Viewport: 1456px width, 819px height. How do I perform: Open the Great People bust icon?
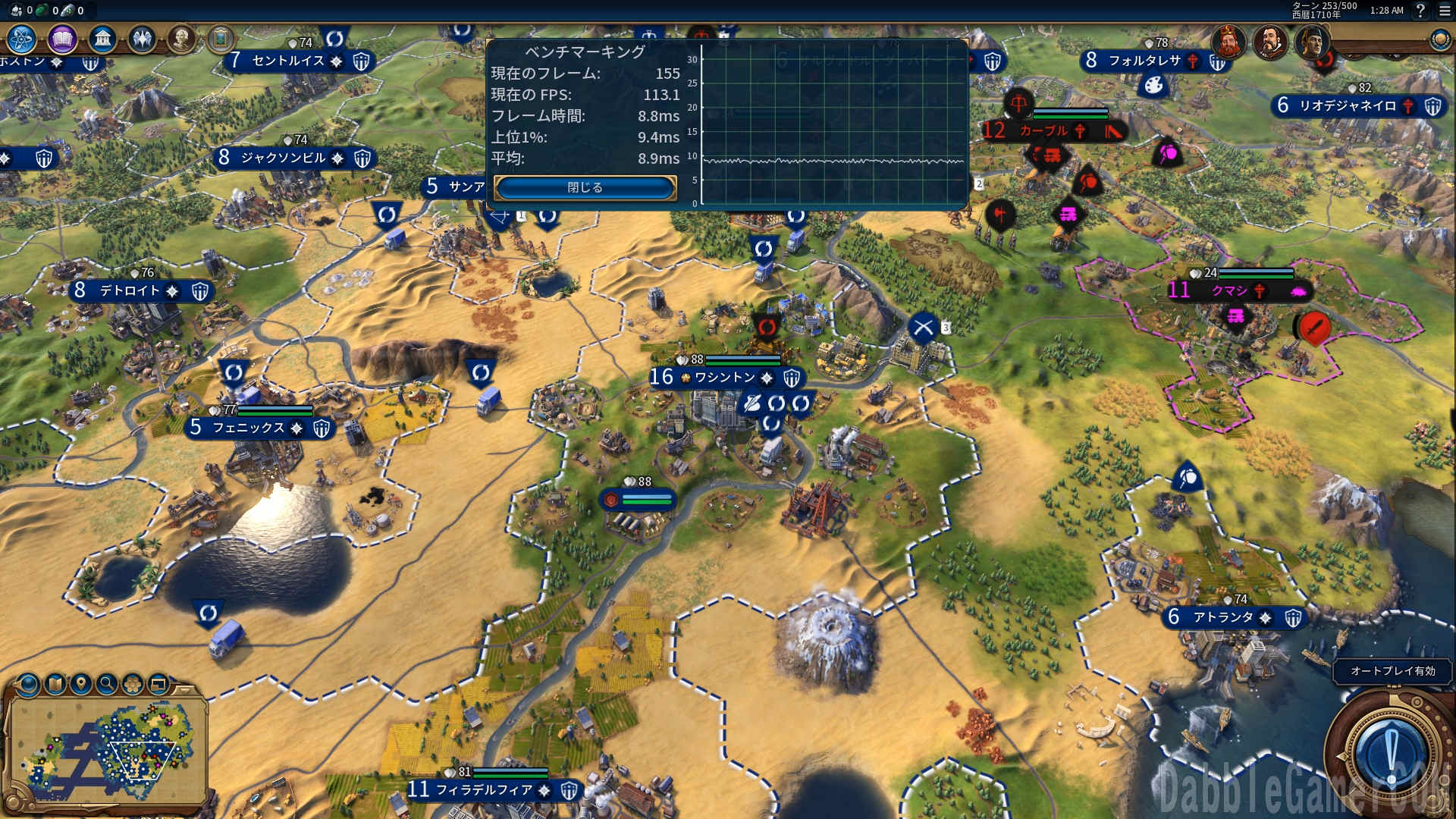coord(181,39)
